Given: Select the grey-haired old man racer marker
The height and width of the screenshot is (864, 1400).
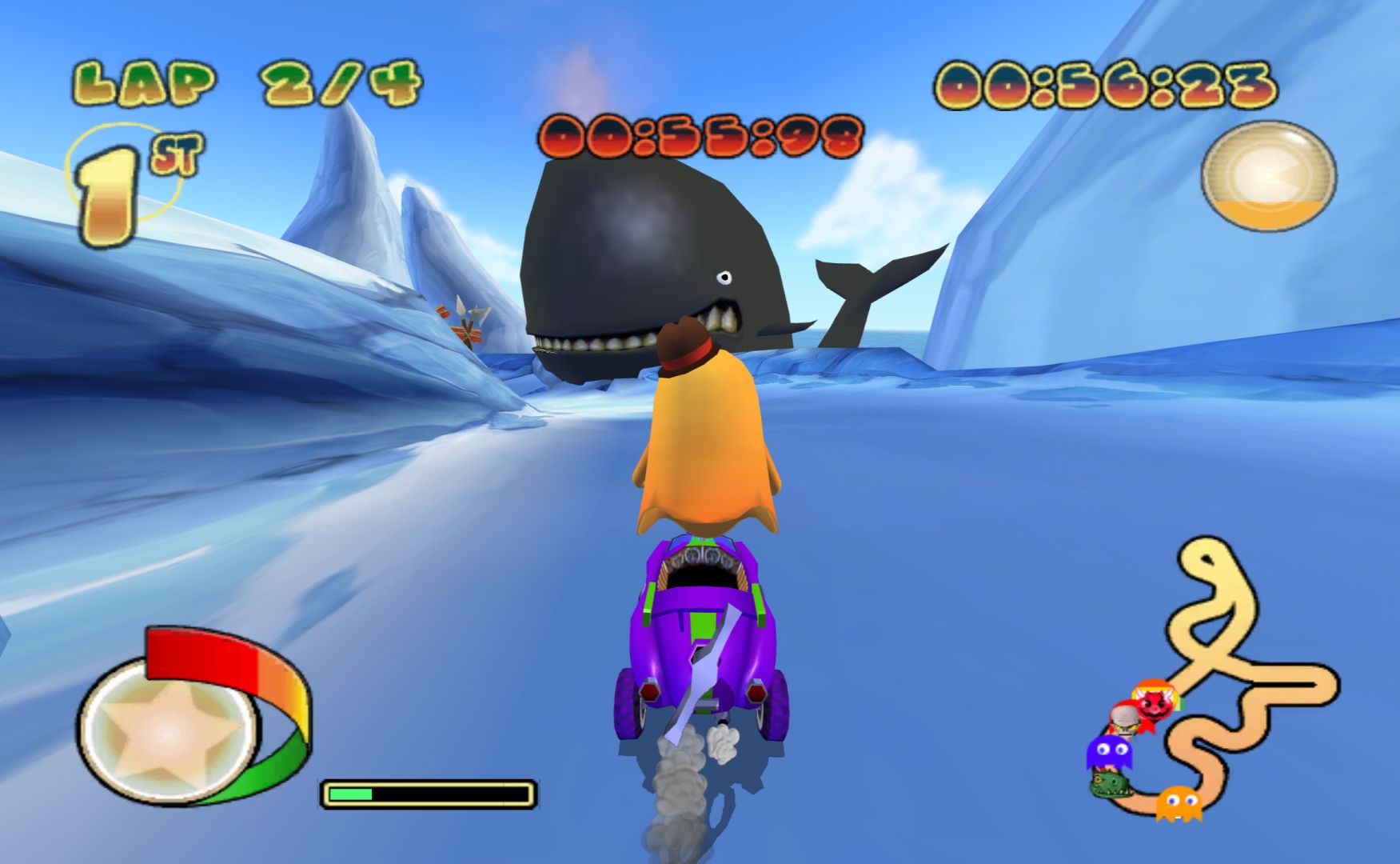Looking at the screenshot, I should click(1127, 718).
